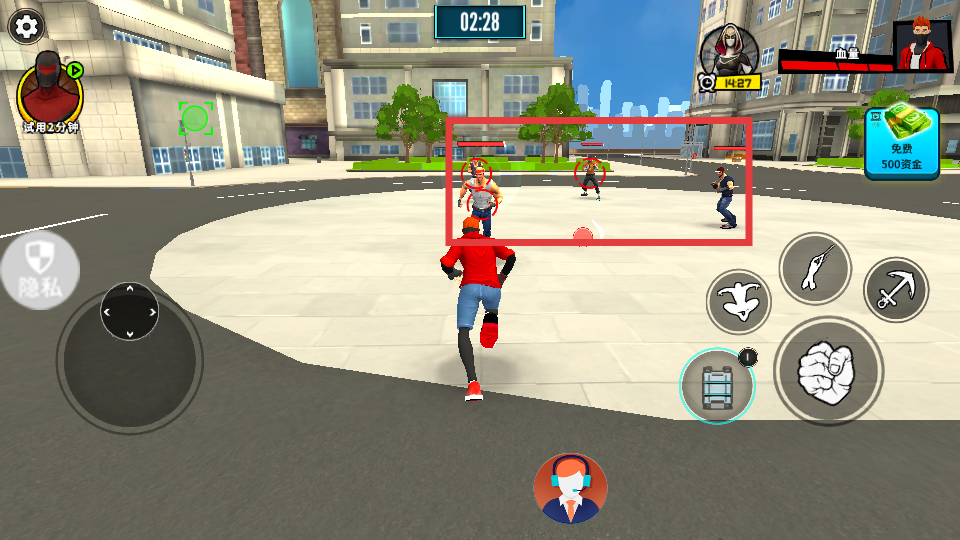
Task: Use the web swing ability button
Action: pos(815,268)
